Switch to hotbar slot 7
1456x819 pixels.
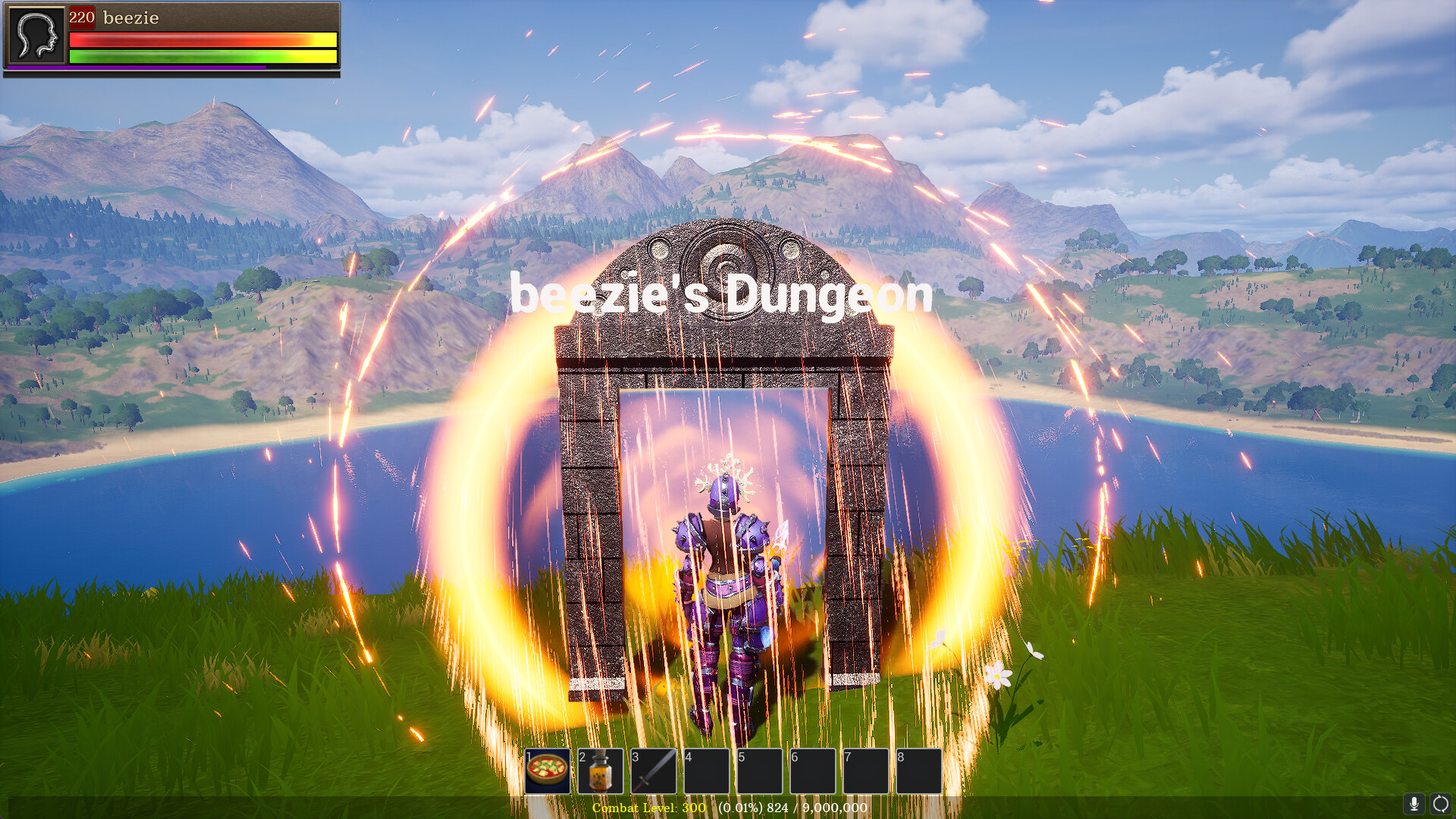coord(867,770)
